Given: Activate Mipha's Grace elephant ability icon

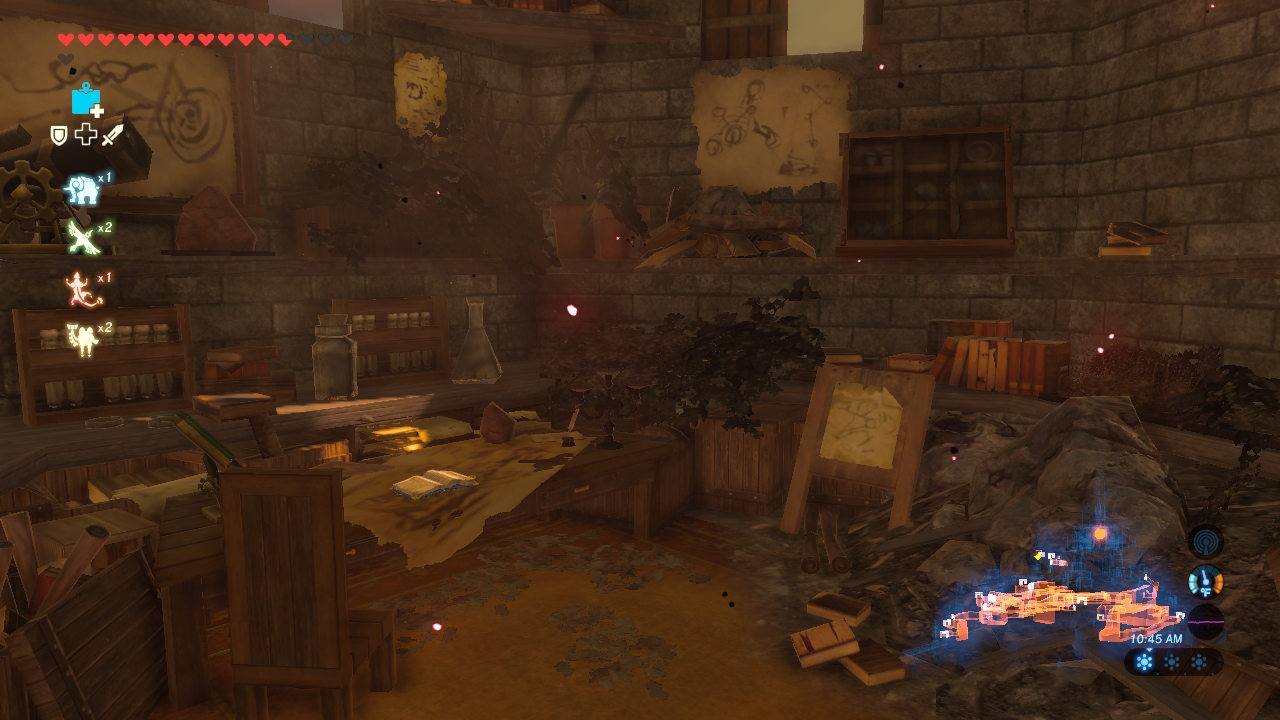Looking at the screenshot, I should (81, 189).
